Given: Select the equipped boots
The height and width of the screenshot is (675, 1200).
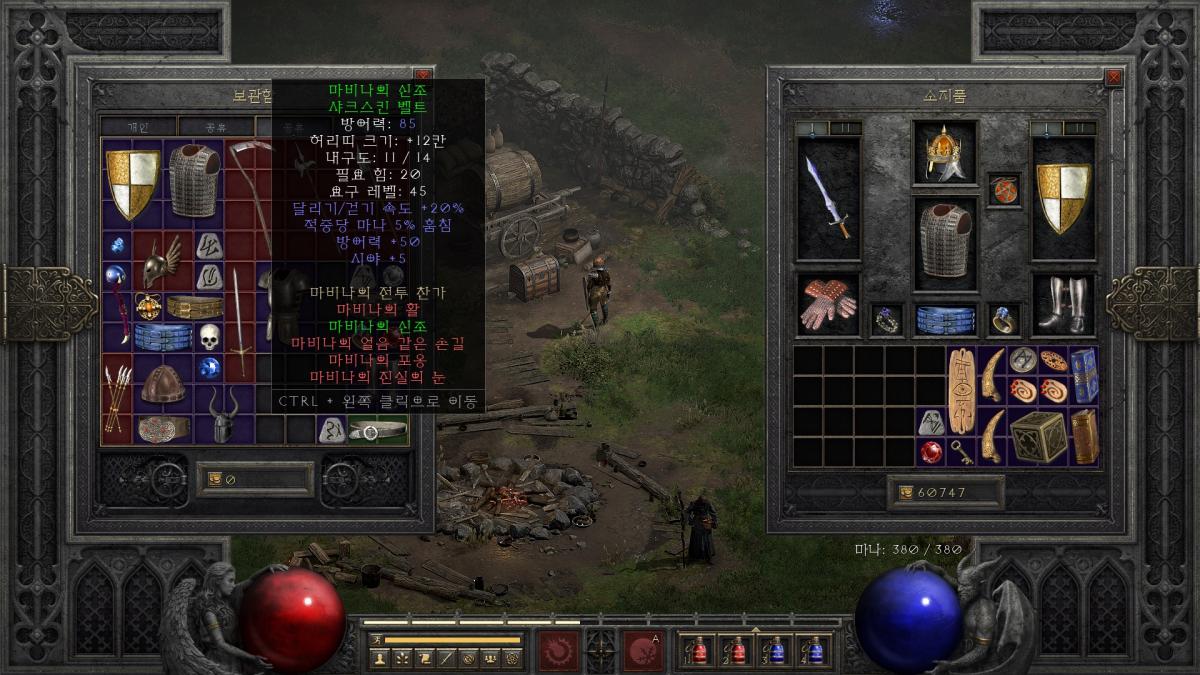Looking at the screenshot, I should [1062, 304].
